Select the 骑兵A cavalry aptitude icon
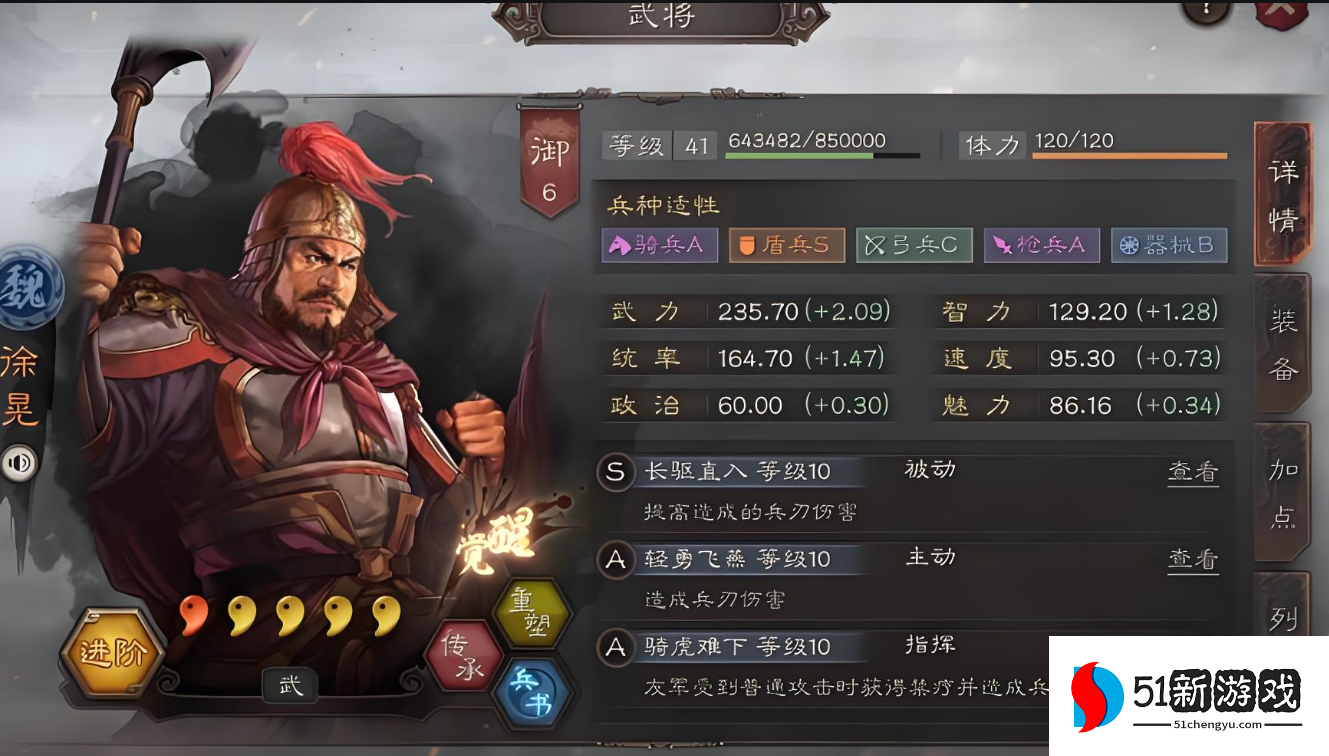 click(659, 245)
